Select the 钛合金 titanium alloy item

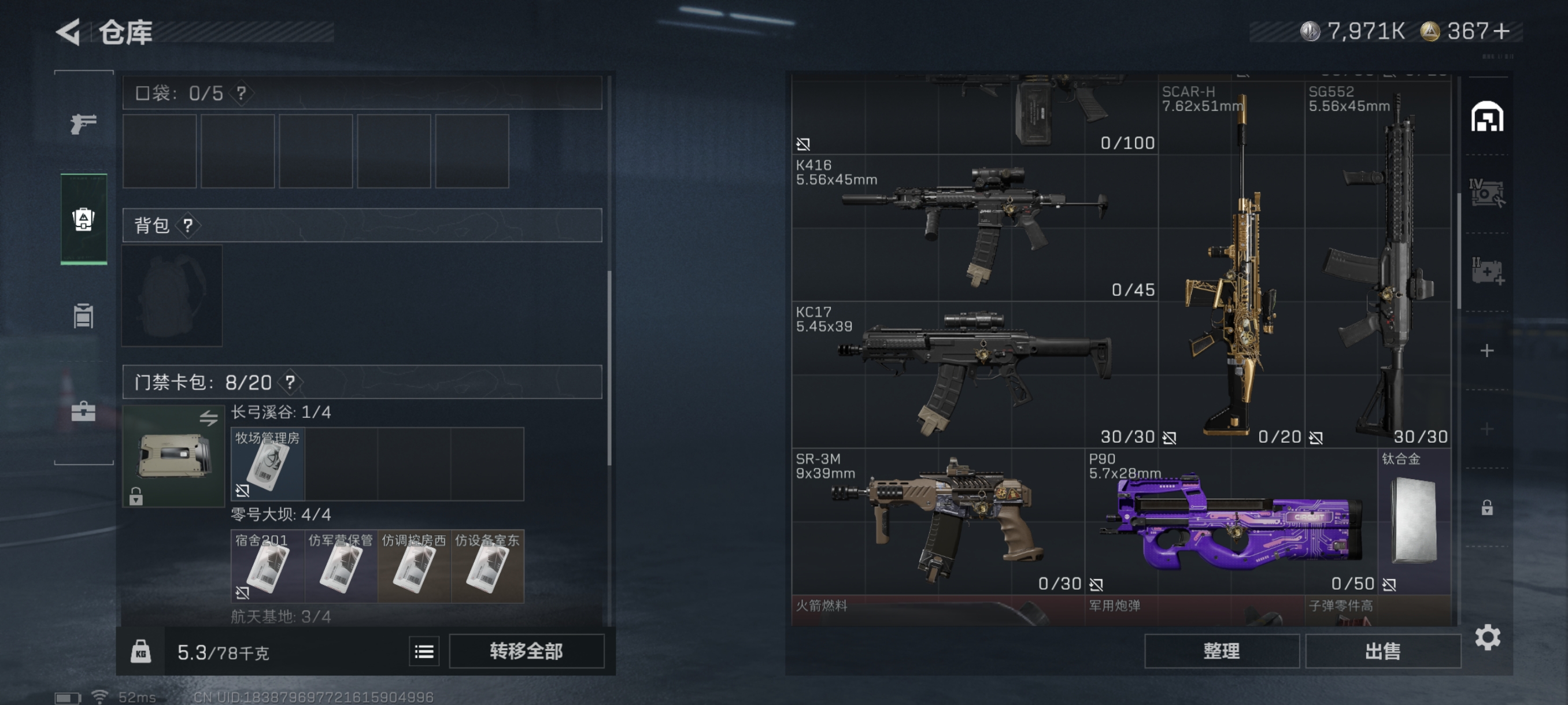1415,521
